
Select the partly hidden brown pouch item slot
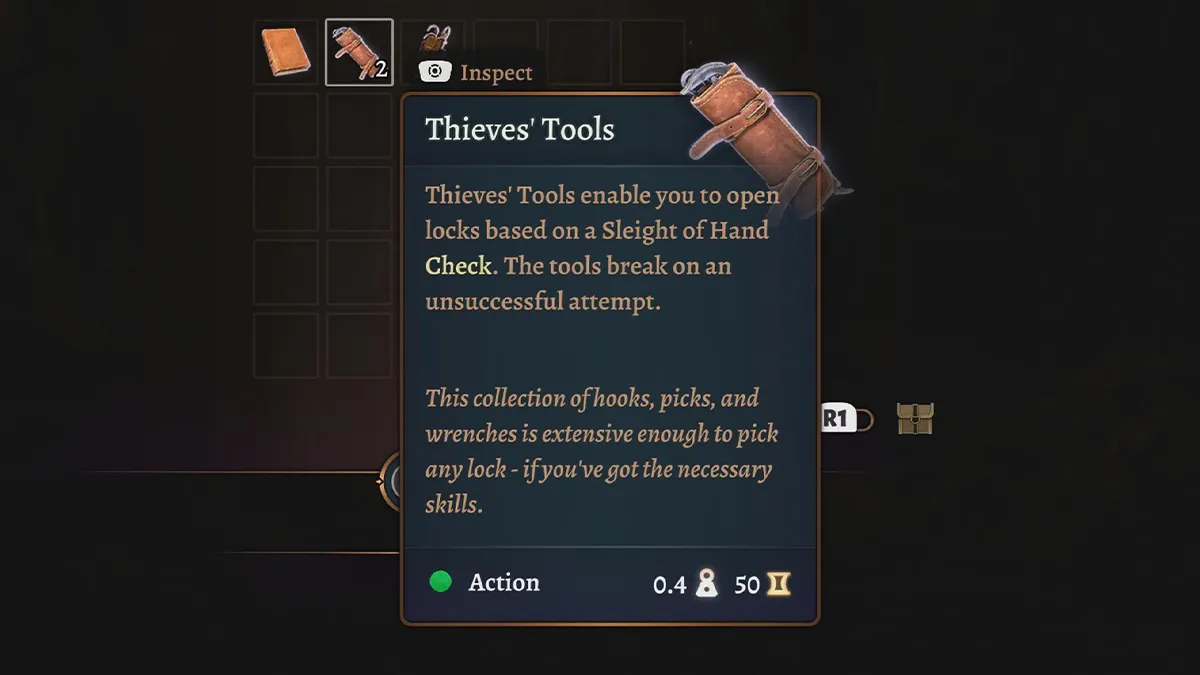tap(434, 40)
